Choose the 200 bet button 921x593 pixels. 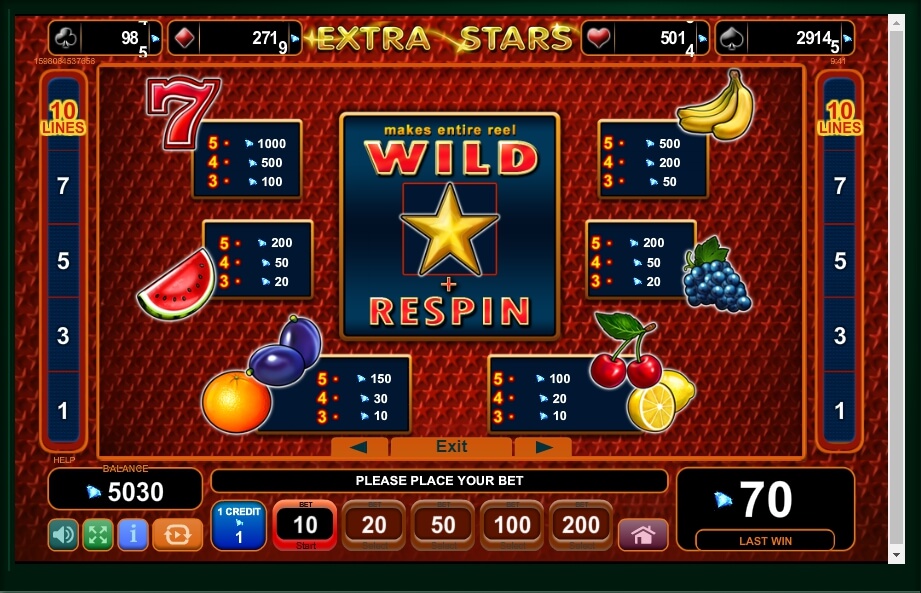coord(581,526)
